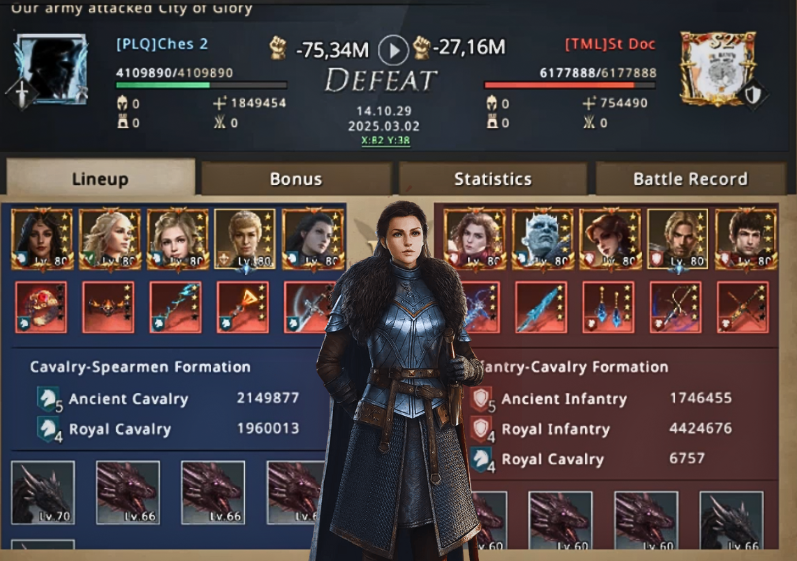797x561 pixels.
Task: Inspect the orange hammer equipment icon
Action: point(244,307)
